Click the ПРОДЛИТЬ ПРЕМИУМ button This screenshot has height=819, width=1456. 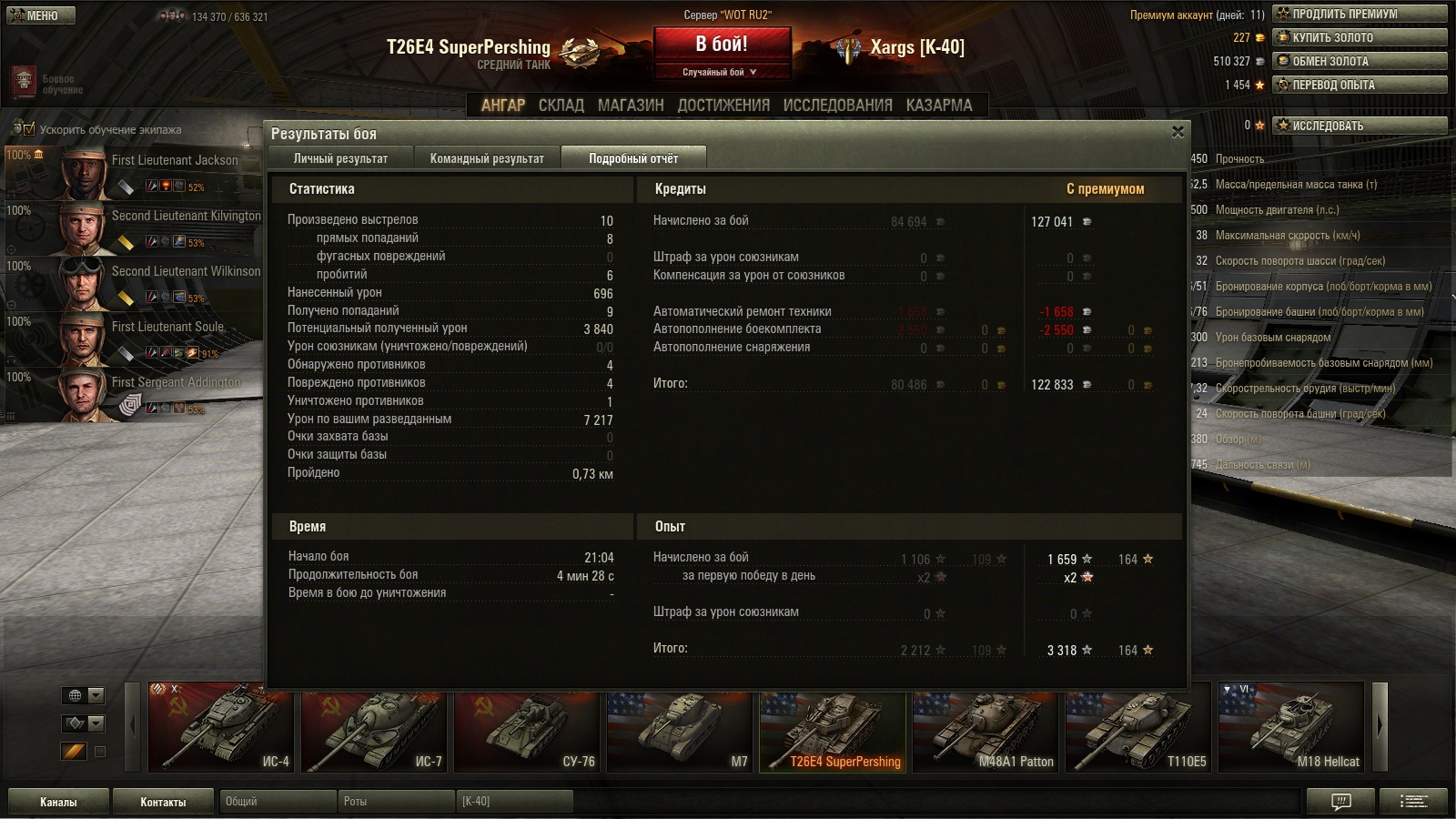(x=1360, y=14)
